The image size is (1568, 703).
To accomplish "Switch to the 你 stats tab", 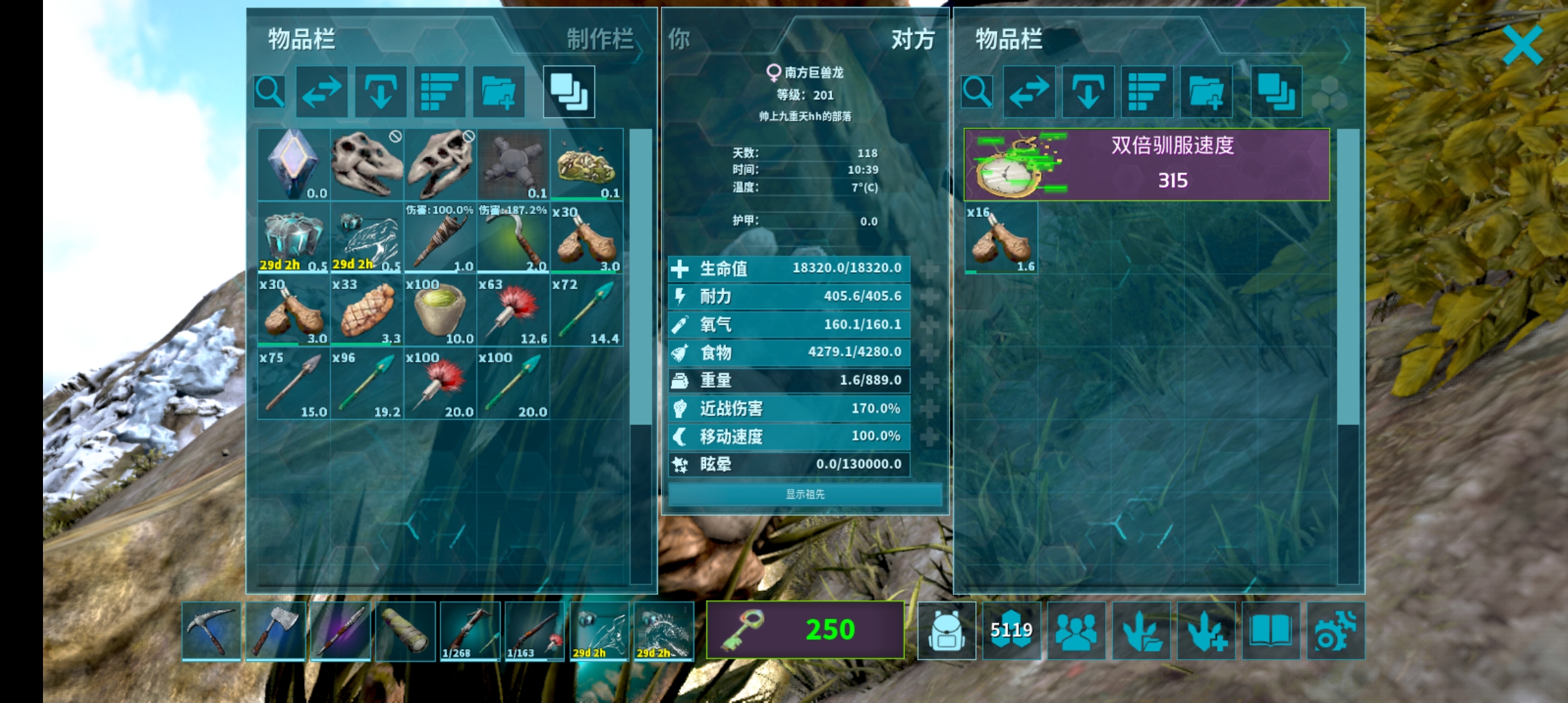I will tap(679, 39).
